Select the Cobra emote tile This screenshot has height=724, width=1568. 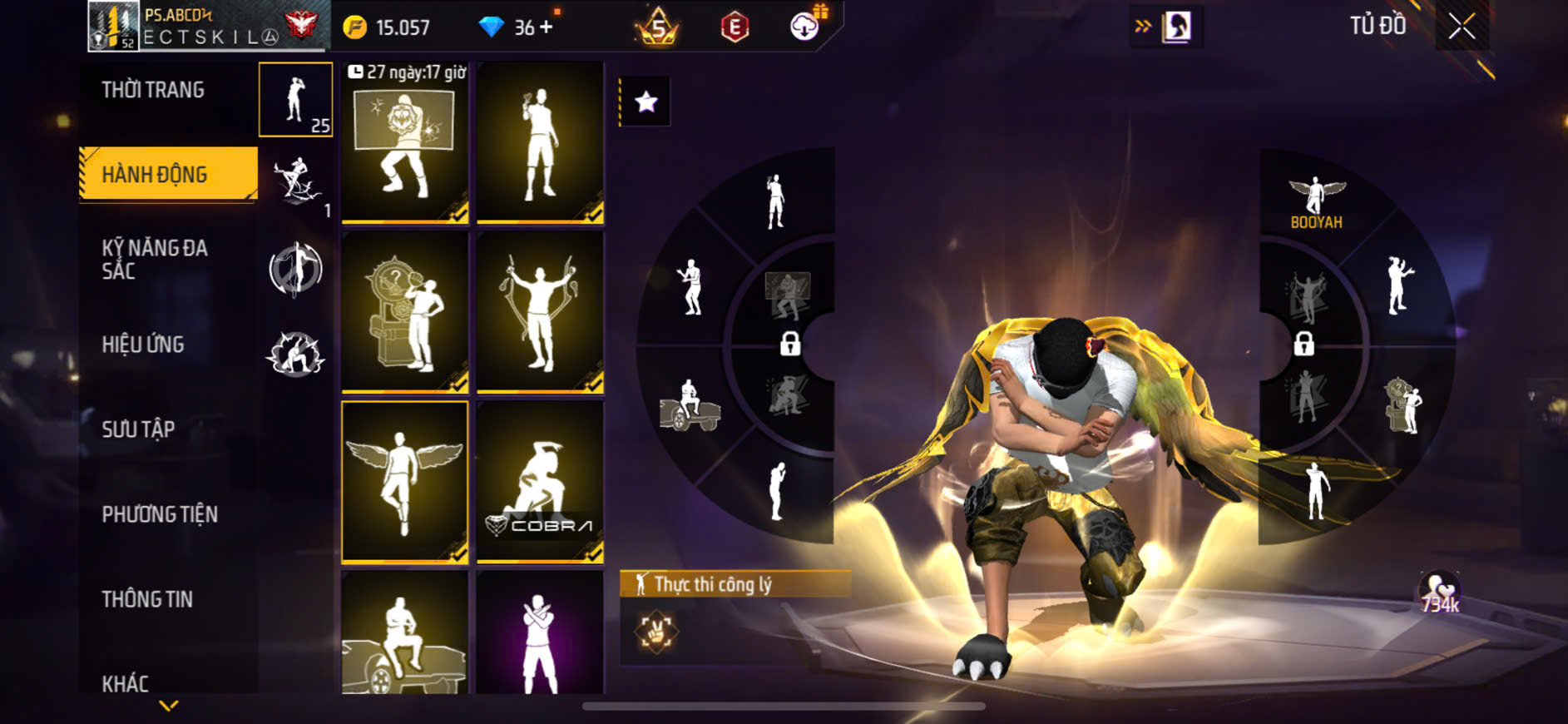[x=540, y=482]
